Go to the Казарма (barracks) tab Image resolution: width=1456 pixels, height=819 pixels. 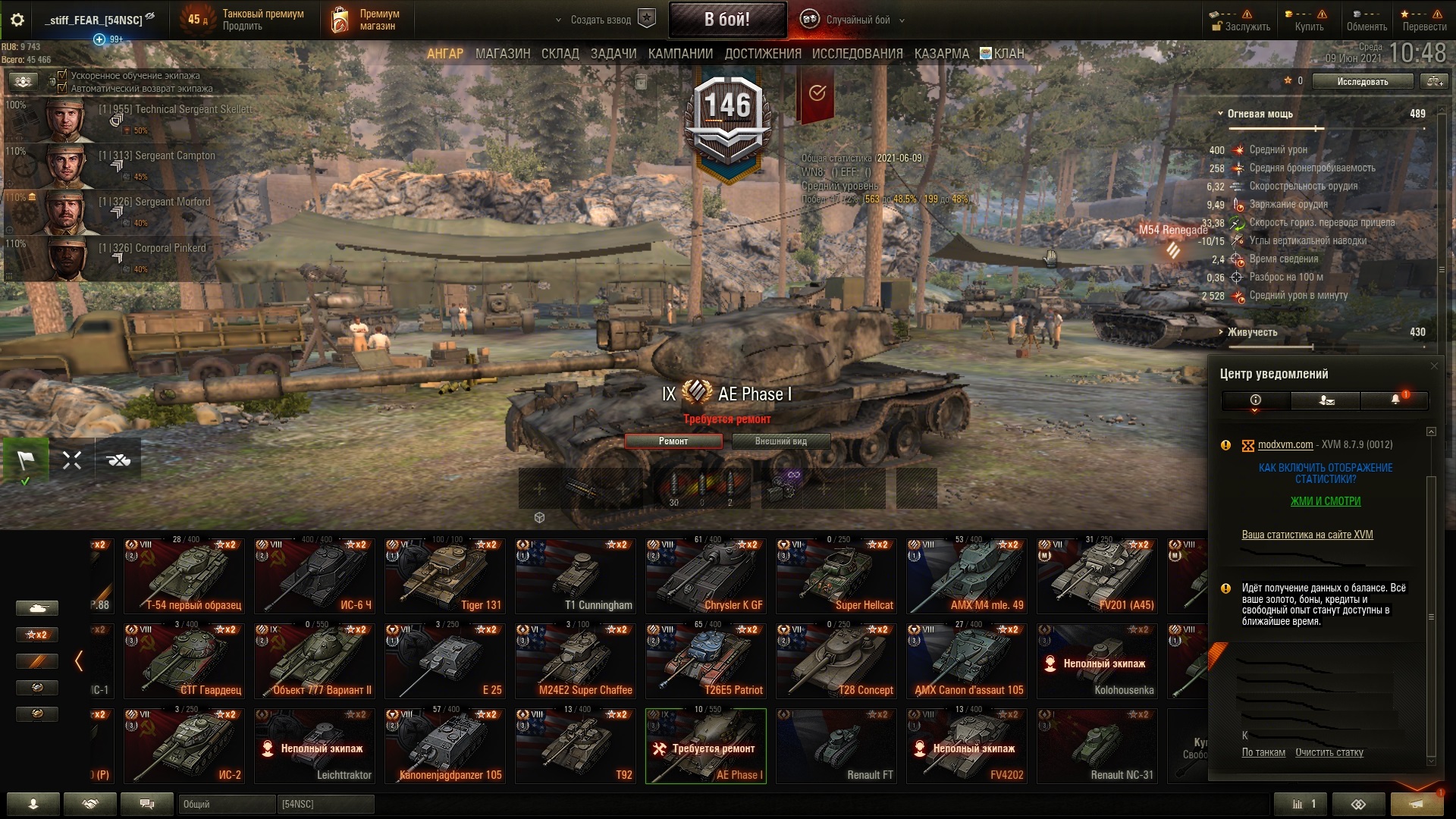pos(941,54)
